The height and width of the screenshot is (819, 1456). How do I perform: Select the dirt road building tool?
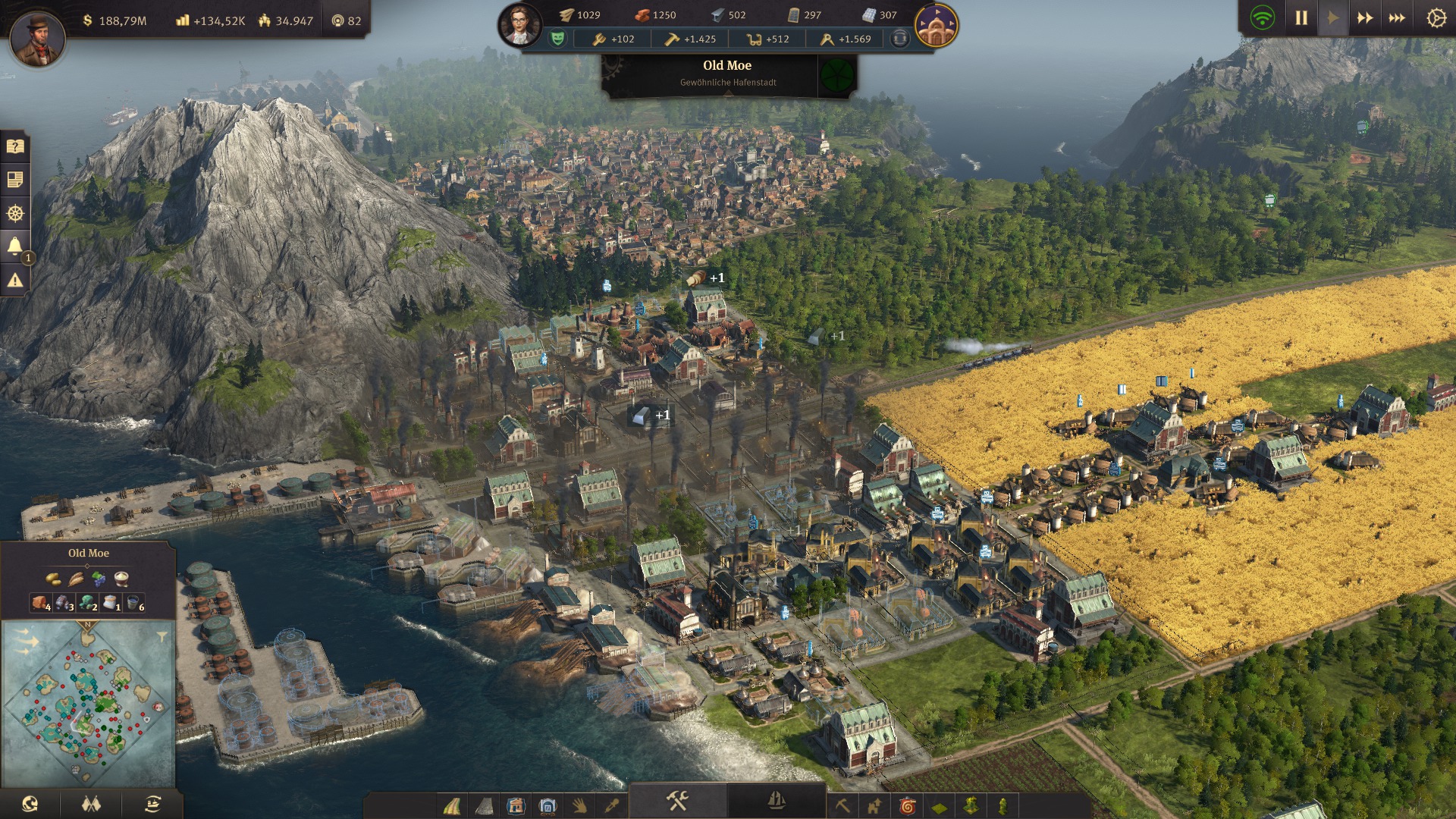coord(452,805)
